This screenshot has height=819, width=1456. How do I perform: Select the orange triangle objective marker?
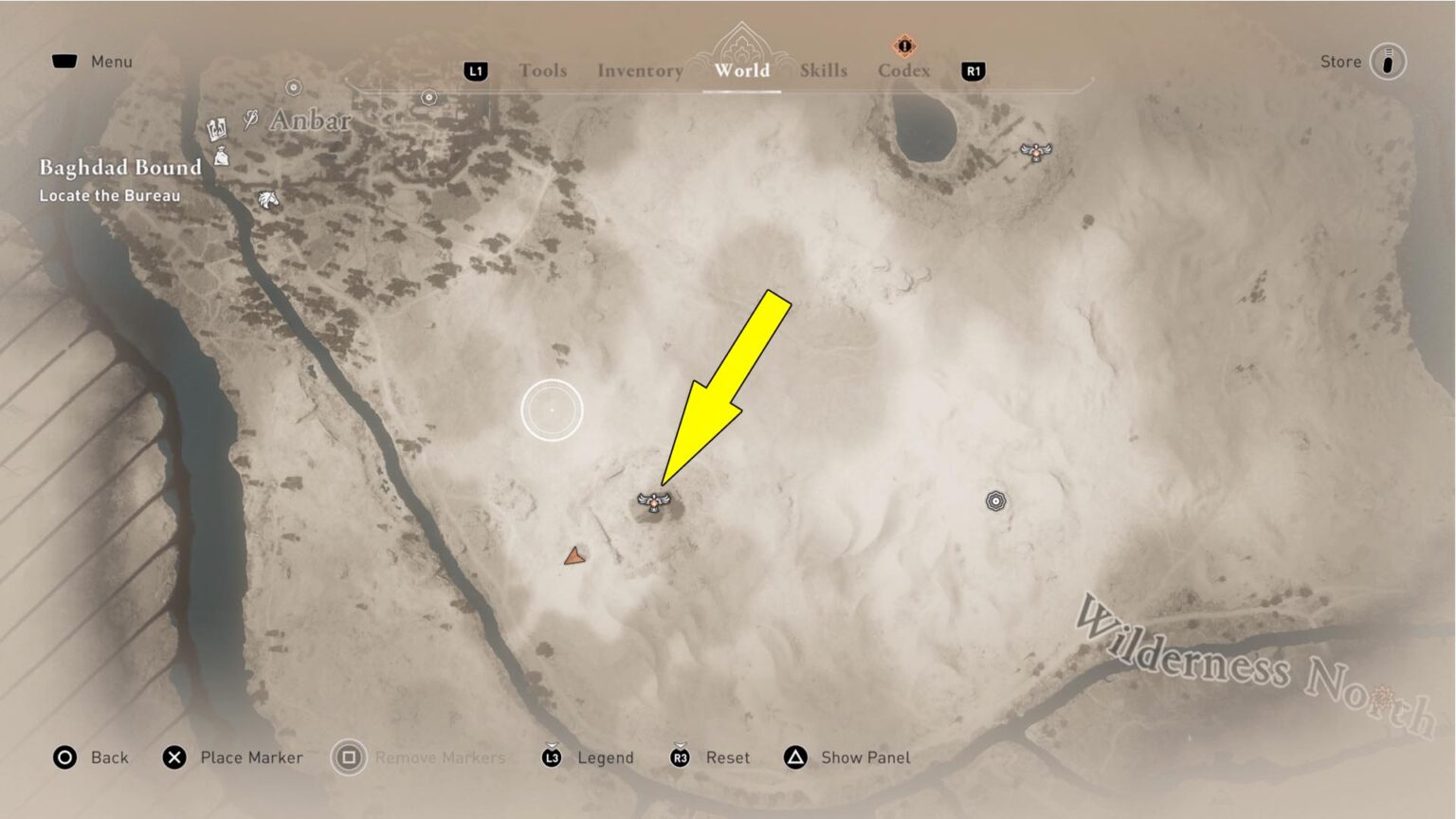574,556
